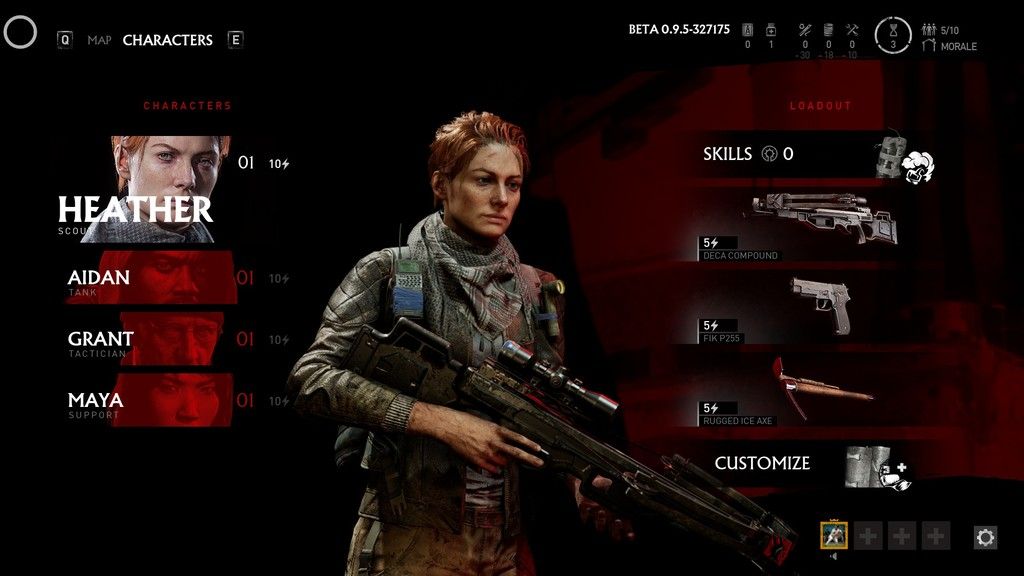Select the Characters tab
Viewport: 1024px width, 576px height.
coord(167,40)
